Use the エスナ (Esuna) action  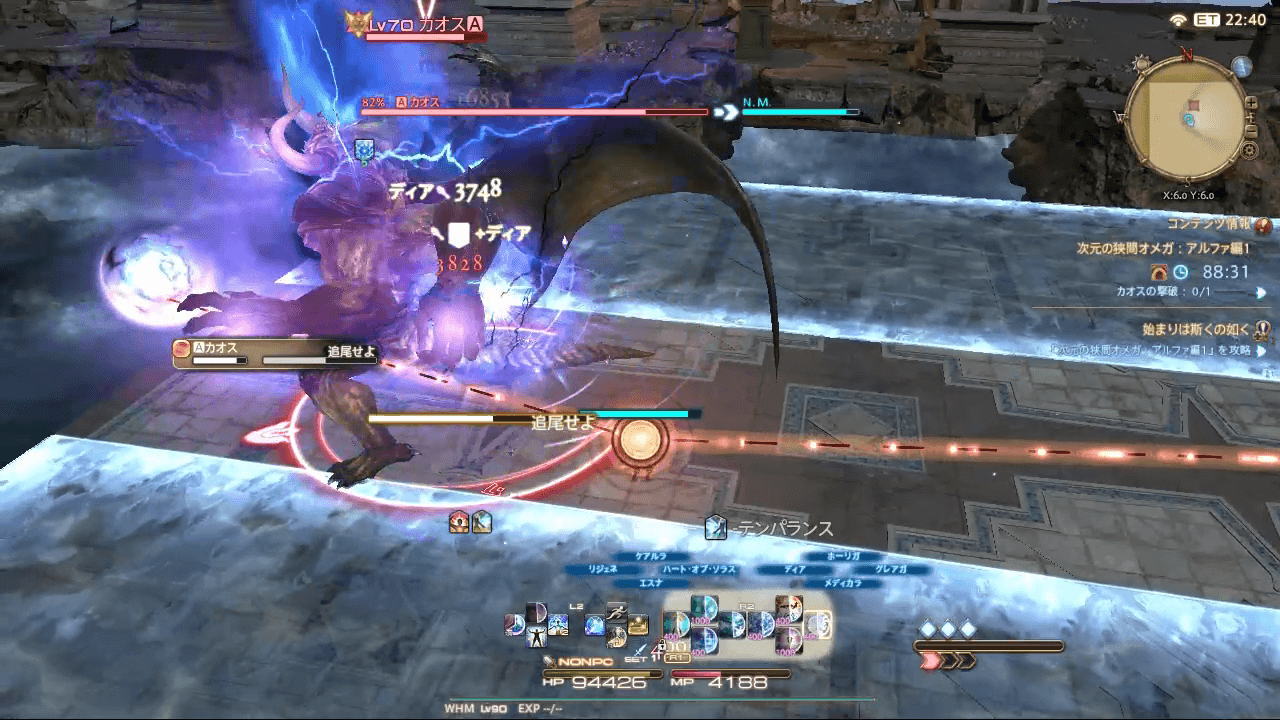(704, 644)
